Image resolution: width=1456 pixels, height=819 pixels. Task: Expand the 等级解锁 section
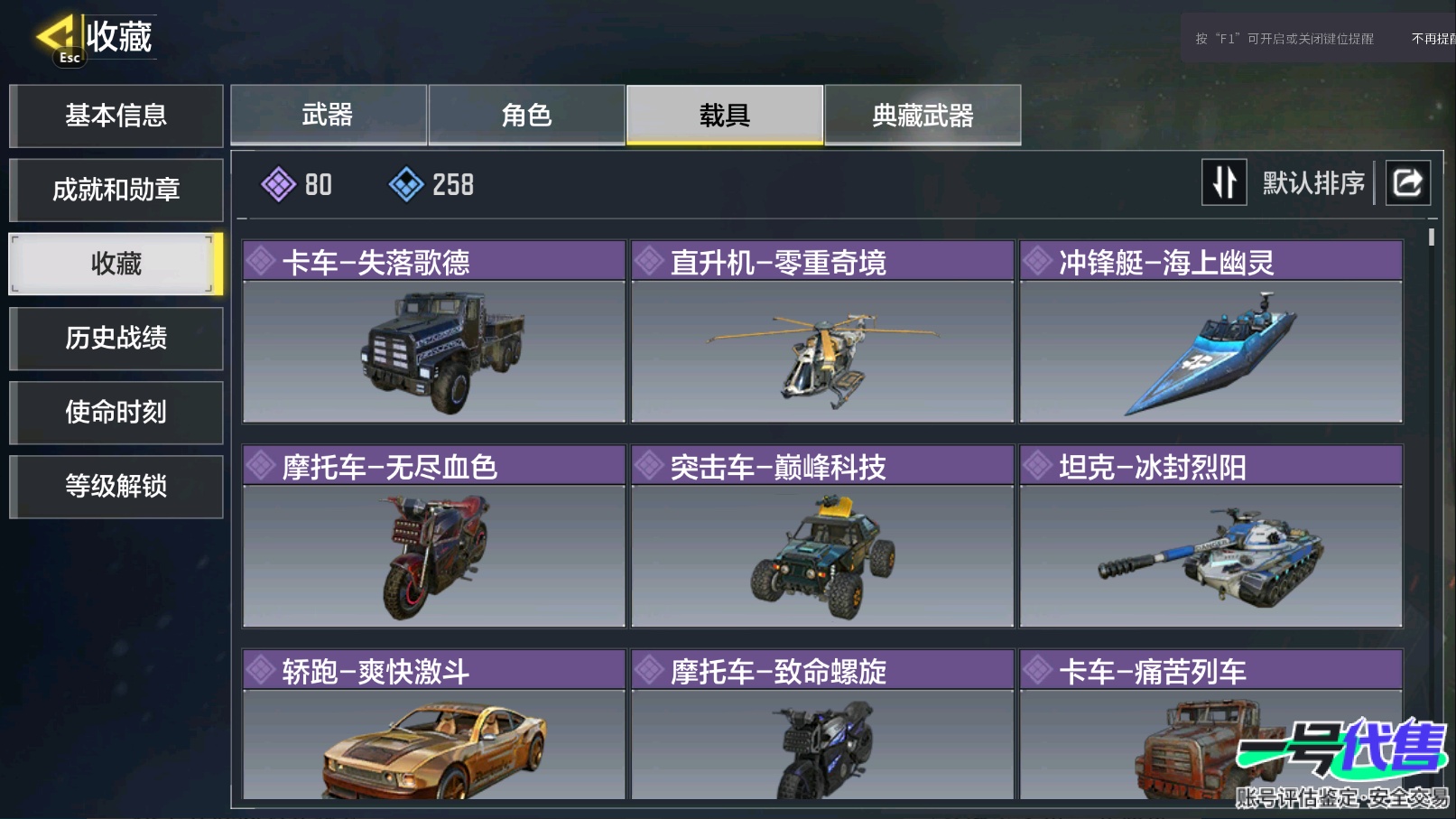(x=116, y=486)
